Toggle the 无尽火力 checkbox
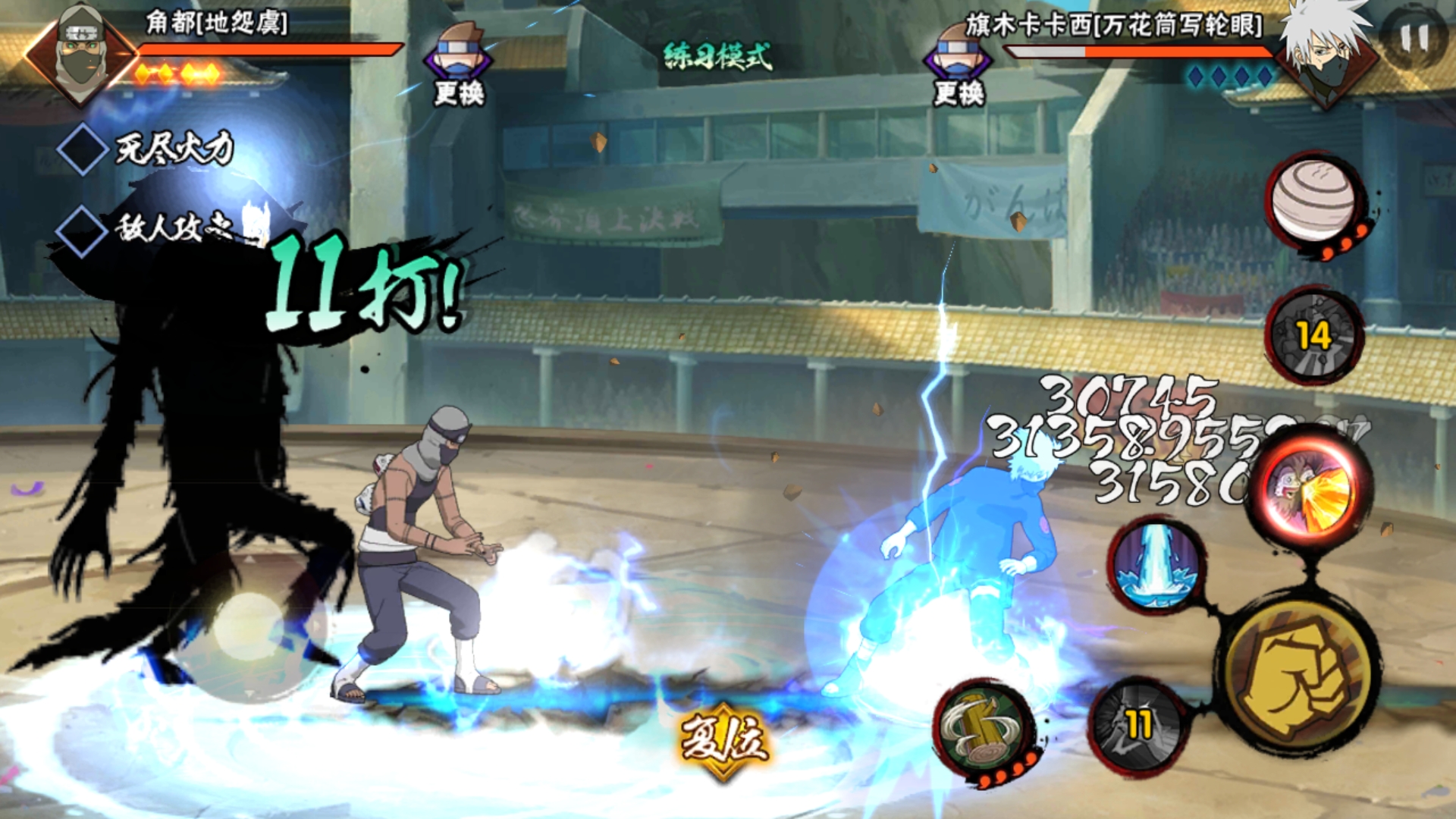Screen dimensions: 1456x819 click(x=82, y=149)
